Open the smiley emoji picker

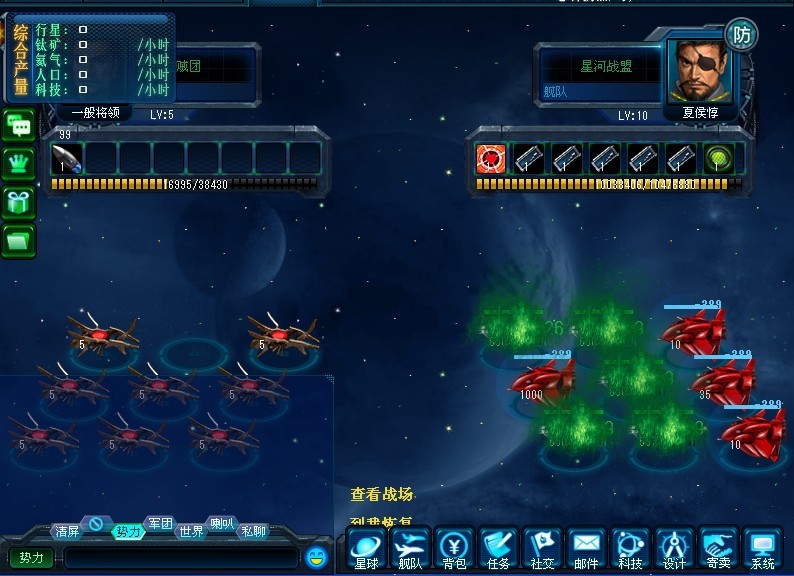tap(317, 556)
